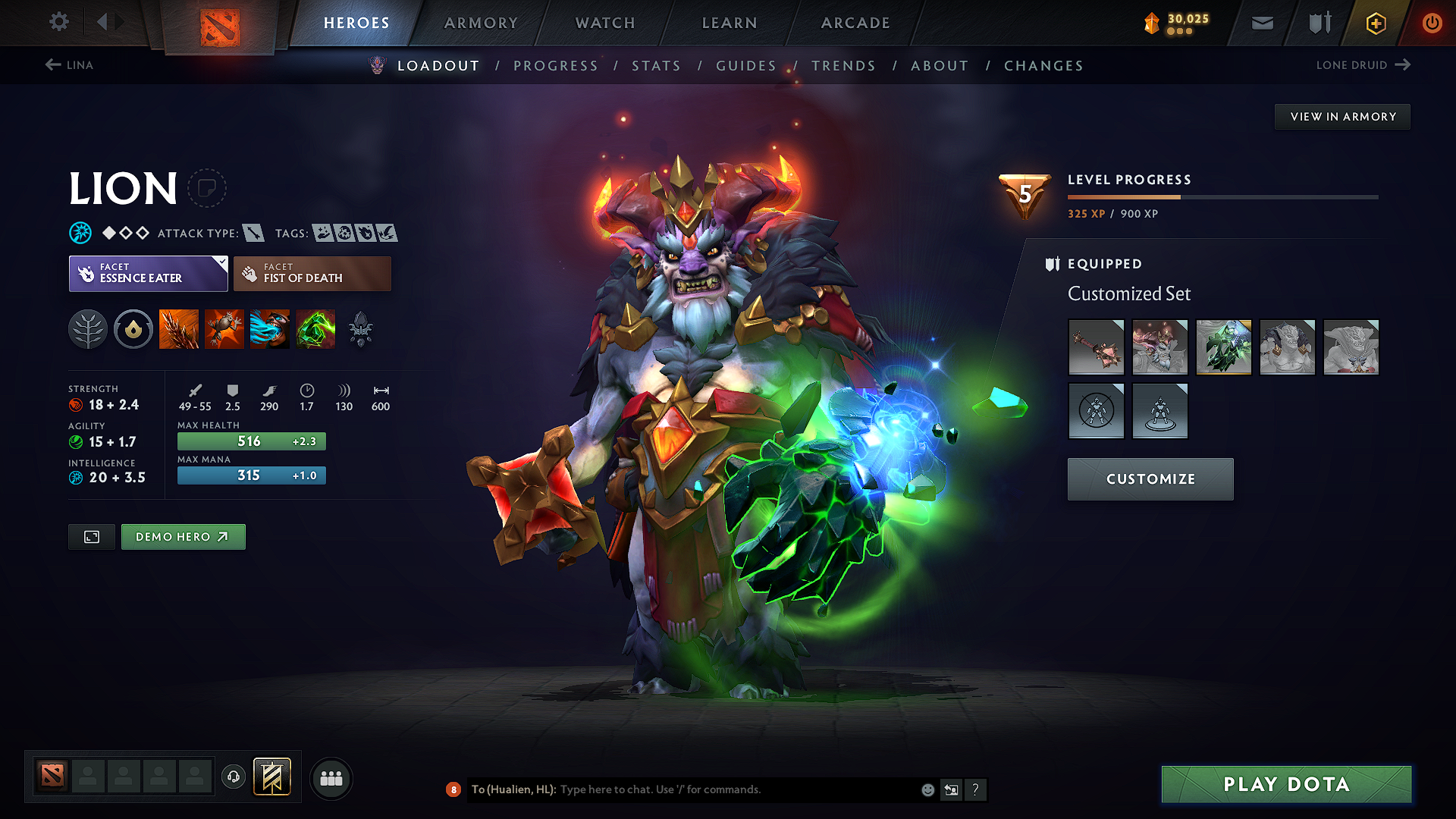Start matchmaking with Play Dota

pyautogui.click(x=1286, y=784)
